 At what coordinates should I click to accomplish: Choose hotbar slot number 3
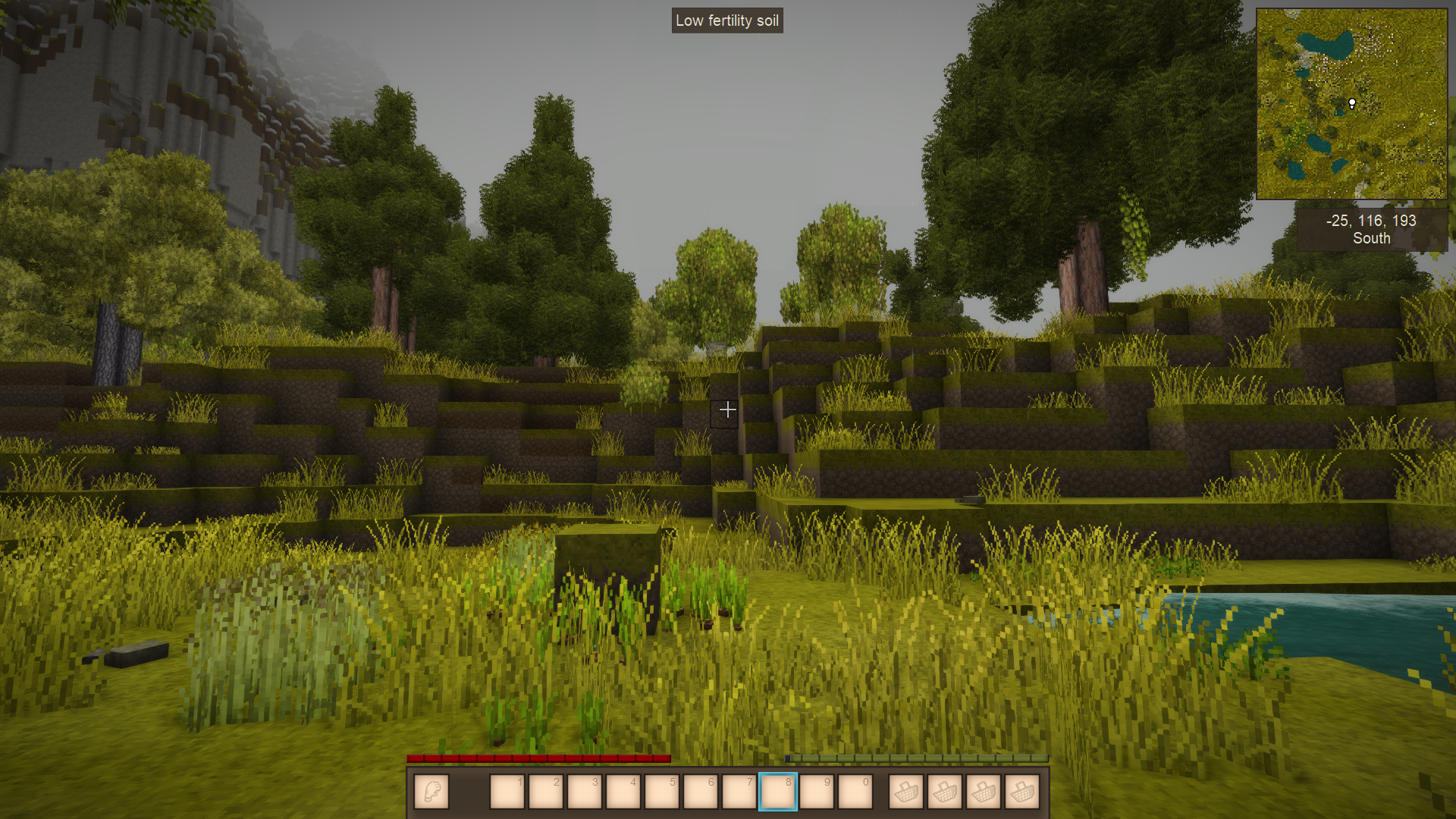pyautogui.click(x=584, y=792)
